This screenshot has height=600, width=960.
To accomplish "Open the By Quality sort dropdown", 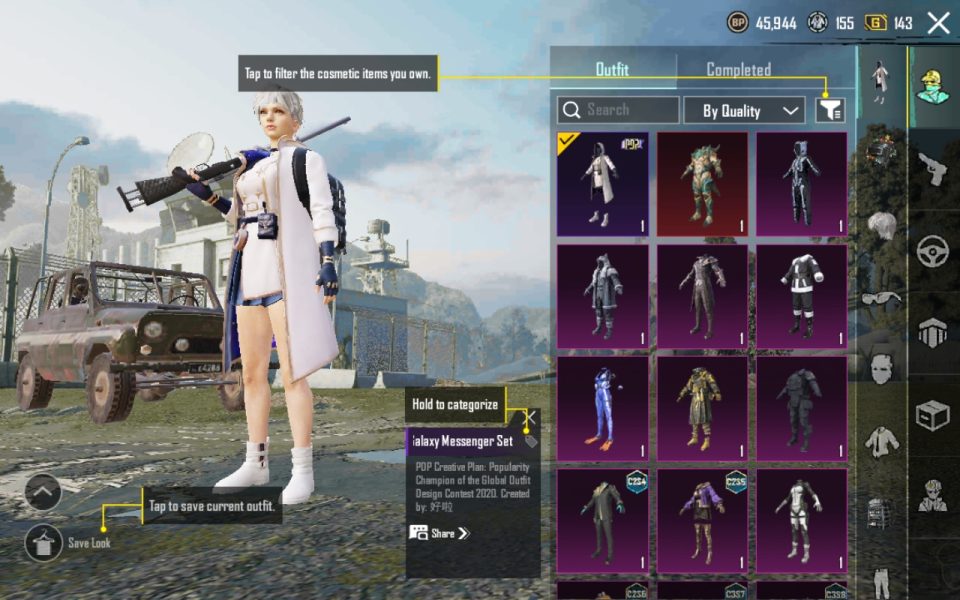I will (x=744, y=110).
